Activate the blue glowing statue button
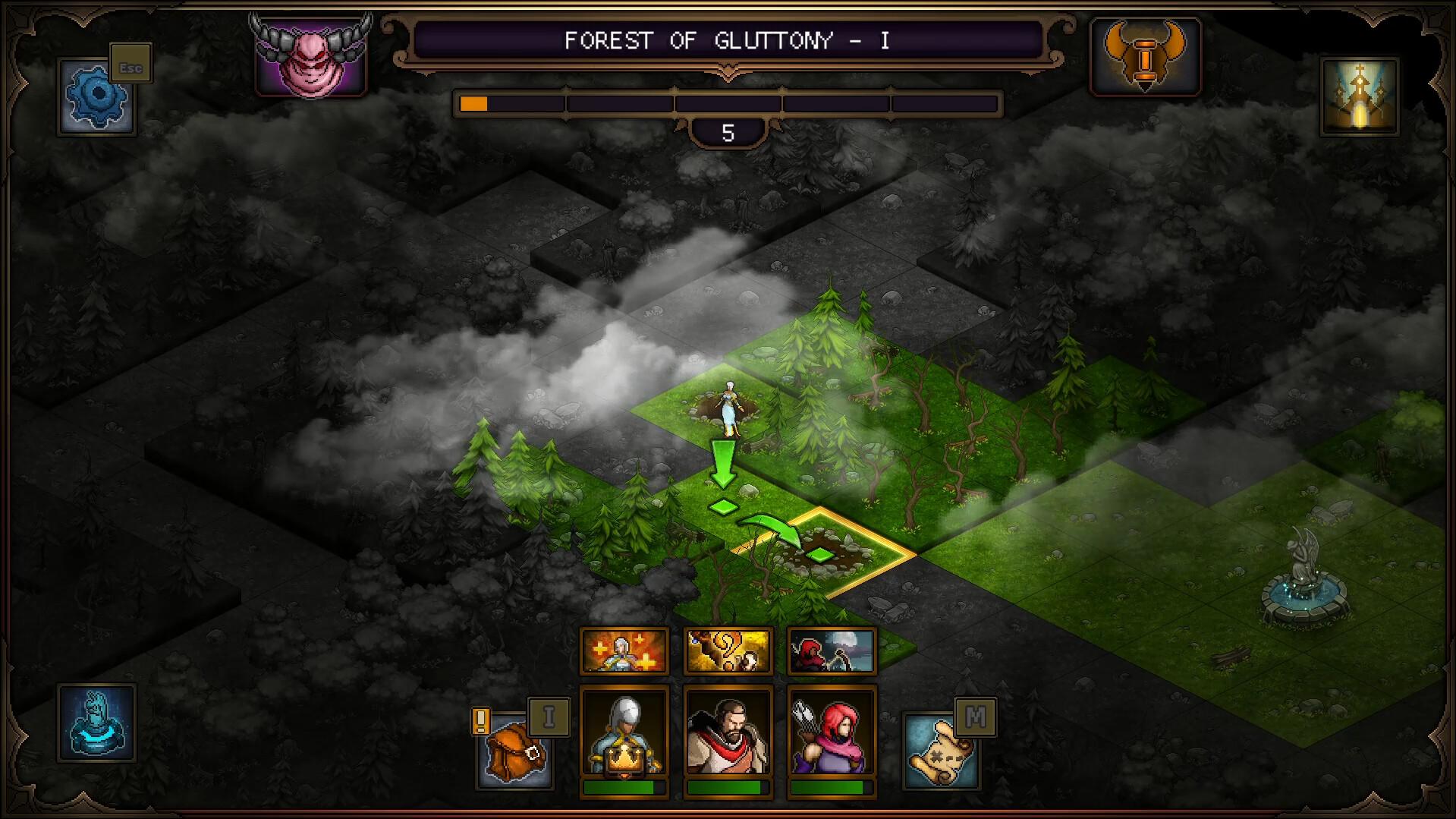This screenshot has height=819, width=1456. [96, 723]
